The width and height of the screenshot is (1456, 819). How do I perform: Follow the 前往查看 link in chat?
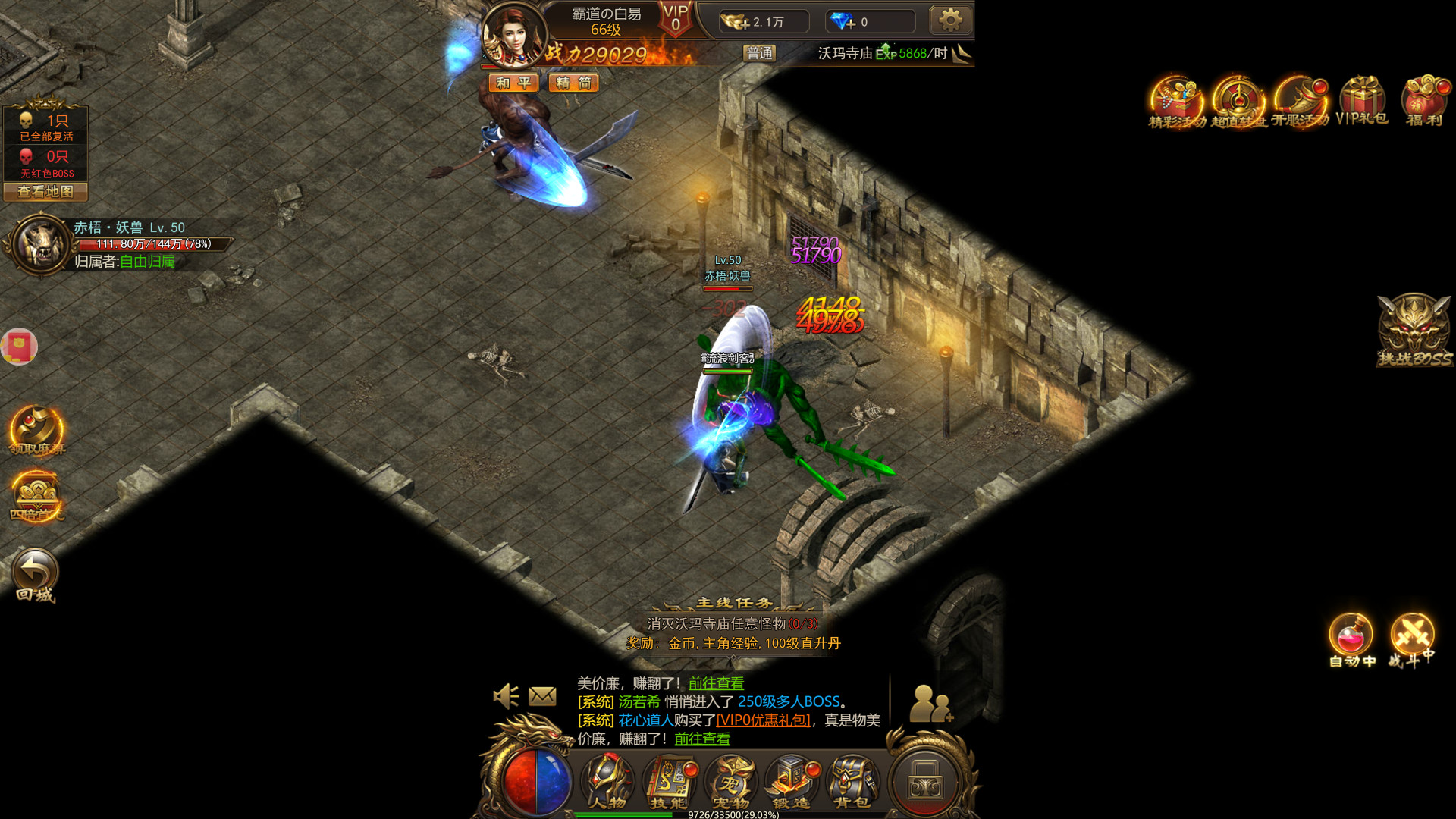click(x=716, y=682)
